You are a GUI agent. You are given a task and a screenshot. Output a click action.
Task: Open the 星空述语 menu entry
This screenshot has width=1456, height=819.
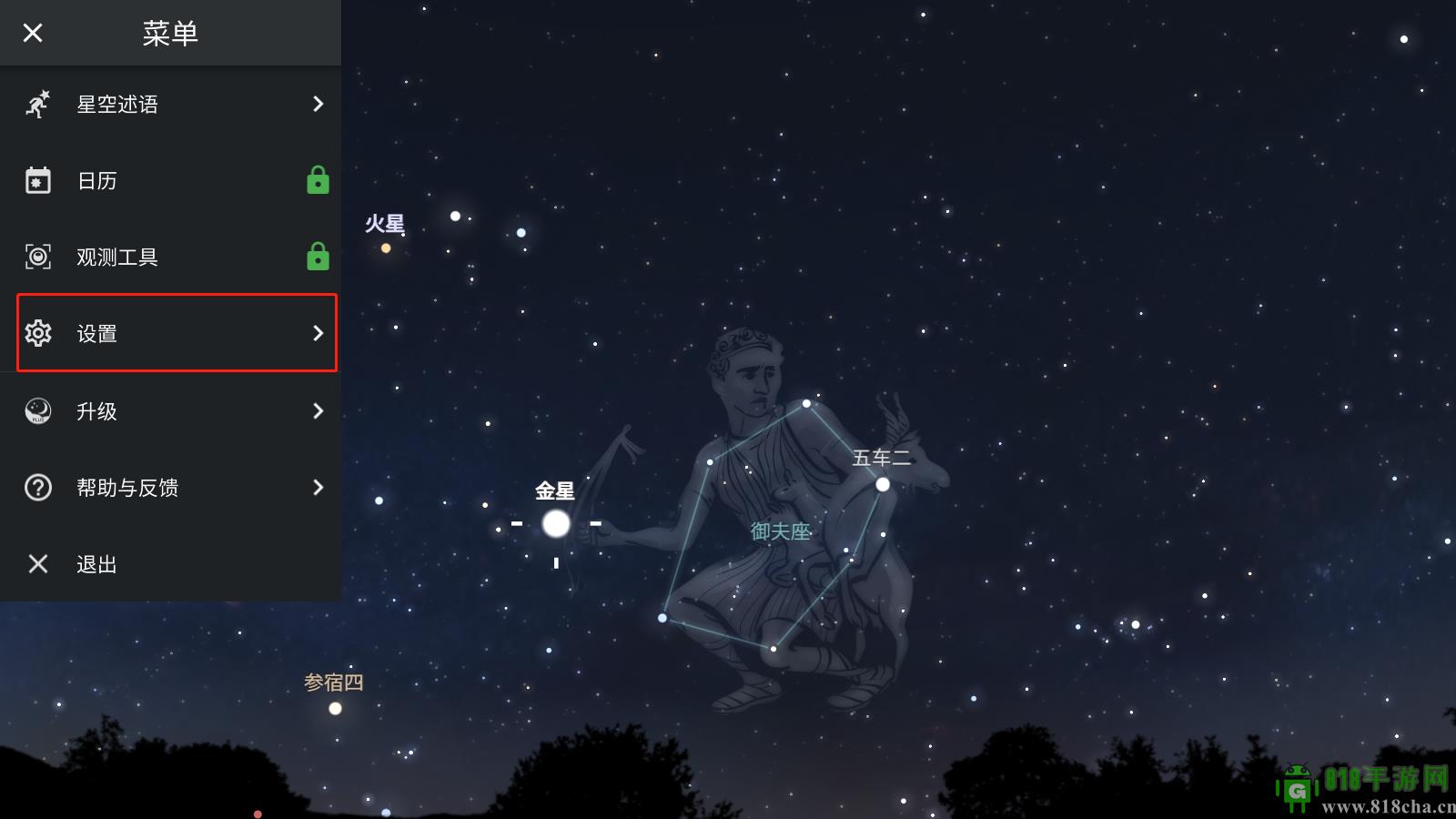pyautogui.click(x=171, y=105)
